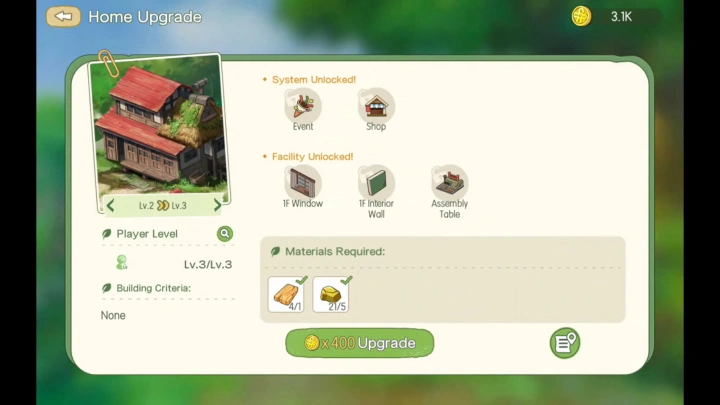Image resolution: width=720 pixels, height=405 pixels.
Task: Click the green x400 Upgrade button
Action: tap(360, 343)
